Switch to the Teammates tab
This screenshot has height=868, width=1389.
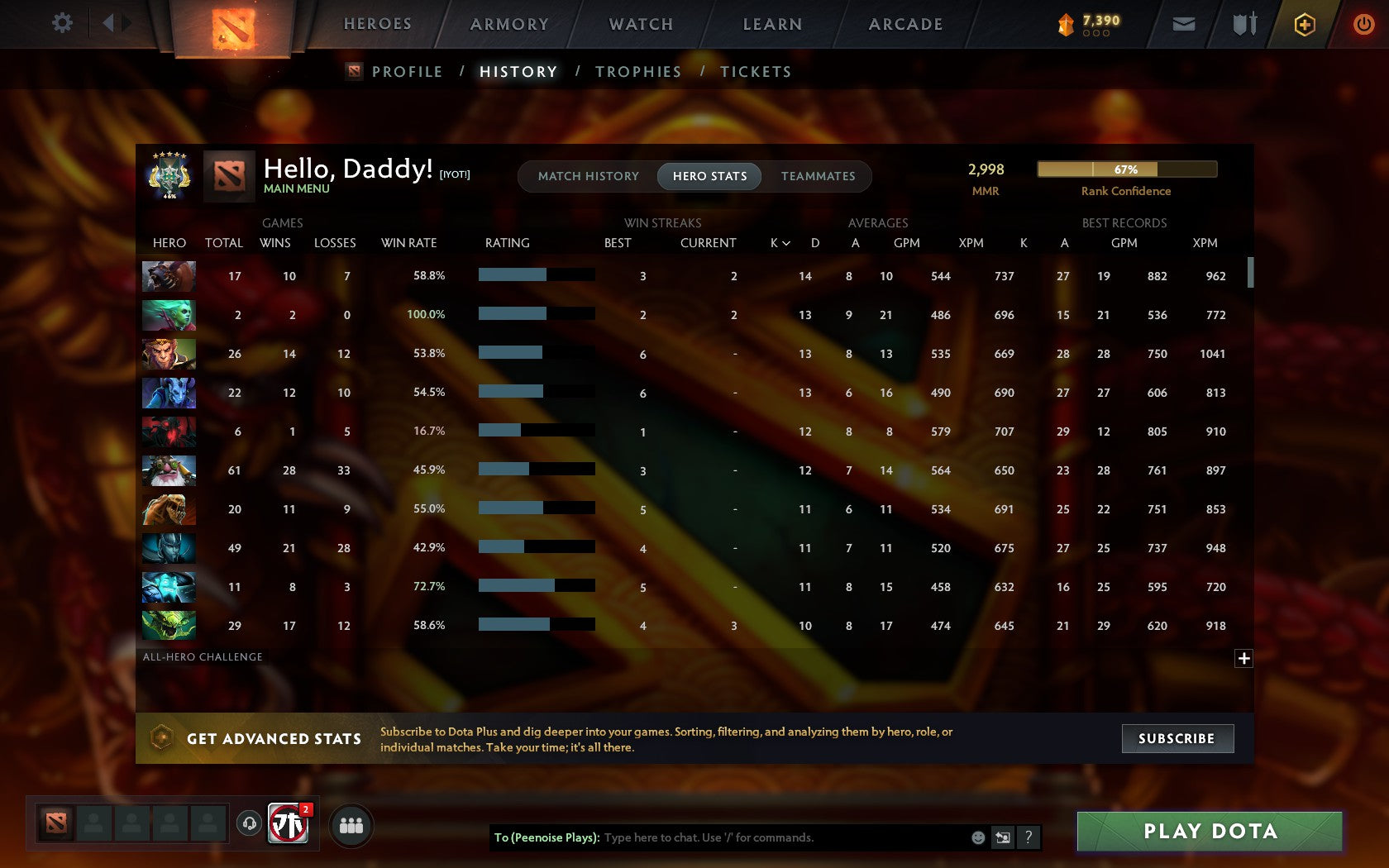[818, 176]
